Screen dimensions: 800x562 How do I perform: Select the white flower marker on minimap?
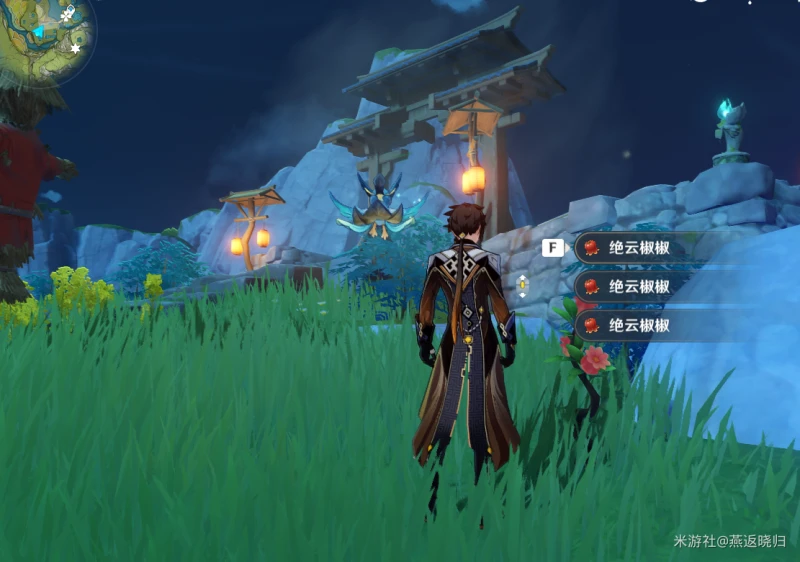click(68, 16)
